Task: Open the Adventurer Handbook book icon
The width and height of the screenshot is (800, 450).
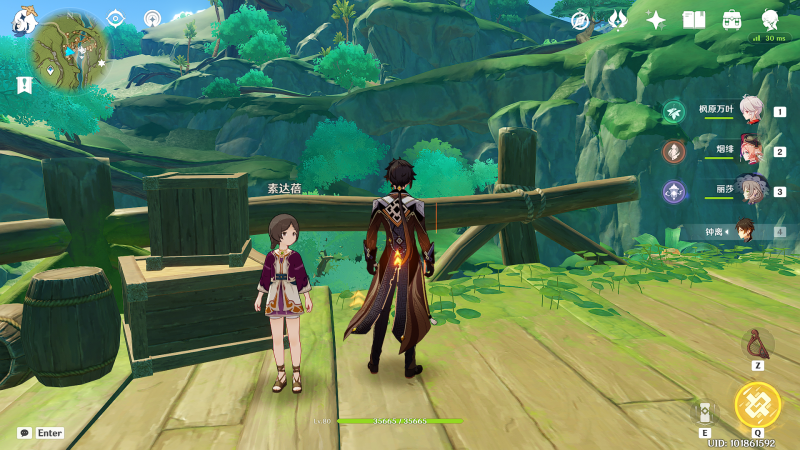Action: (x=694, y=20)
